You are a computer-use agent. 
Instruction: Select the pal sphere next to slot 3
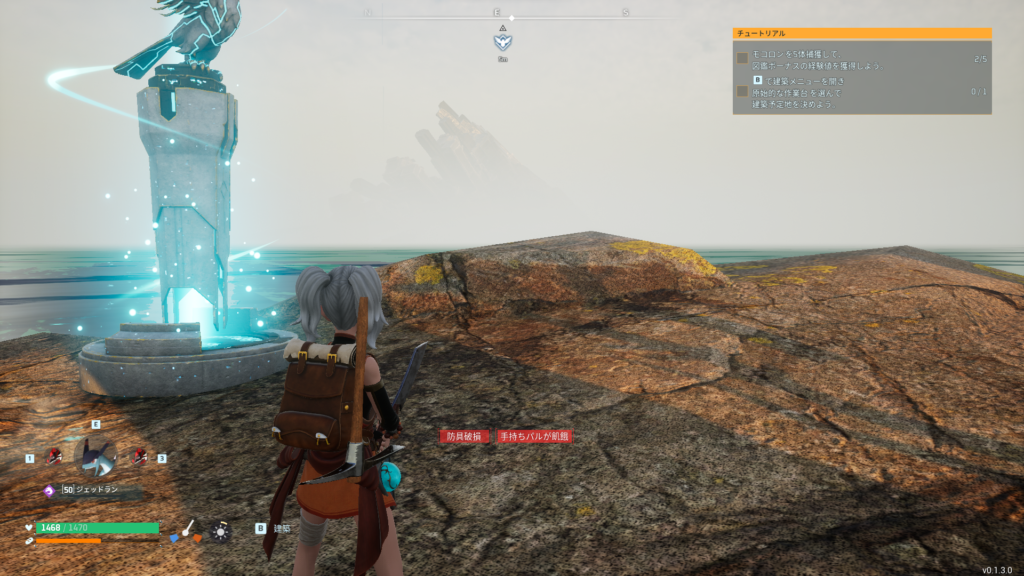(x=140, y=456)
